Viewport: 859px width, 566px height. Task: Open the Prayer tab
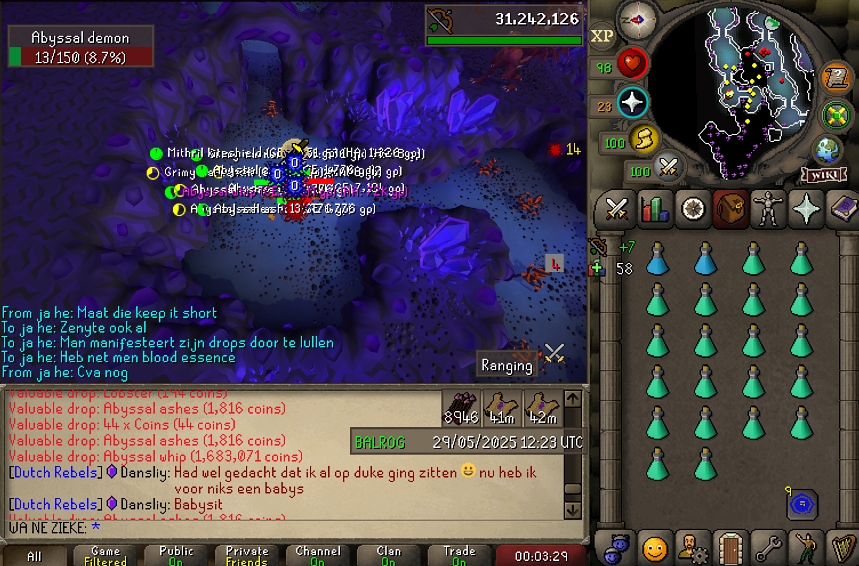pyautogui.click(x=805, y=210)
